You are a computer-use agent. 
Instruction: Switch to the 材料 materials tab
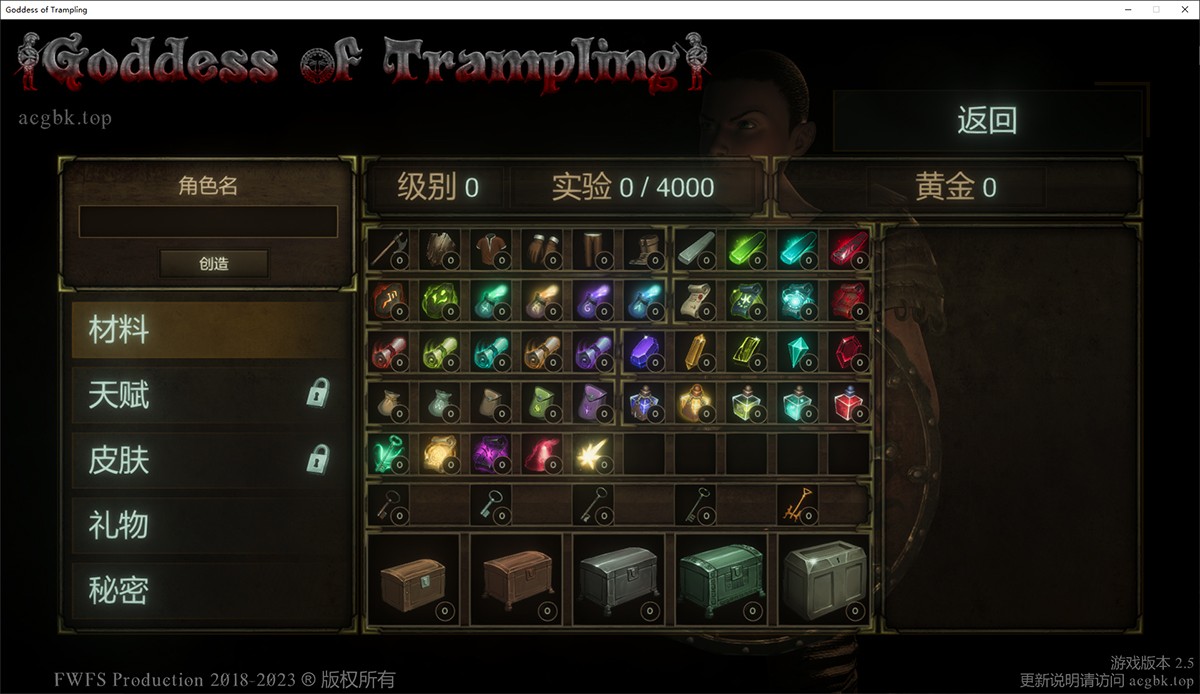(208, 330)
